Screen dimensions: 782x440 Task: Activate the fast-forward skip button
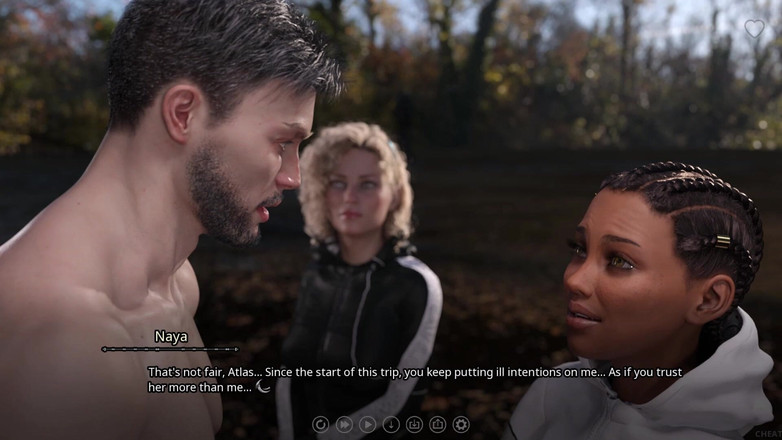344,425
